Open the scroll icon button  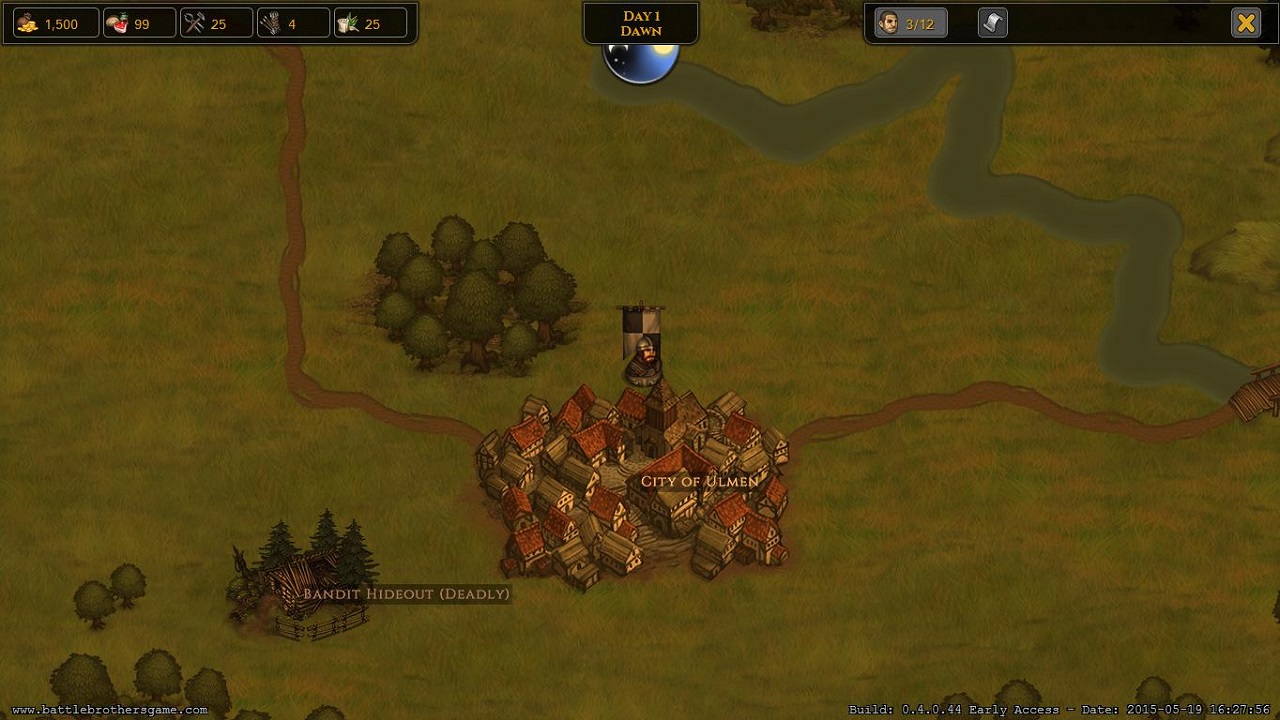[992, 23]
